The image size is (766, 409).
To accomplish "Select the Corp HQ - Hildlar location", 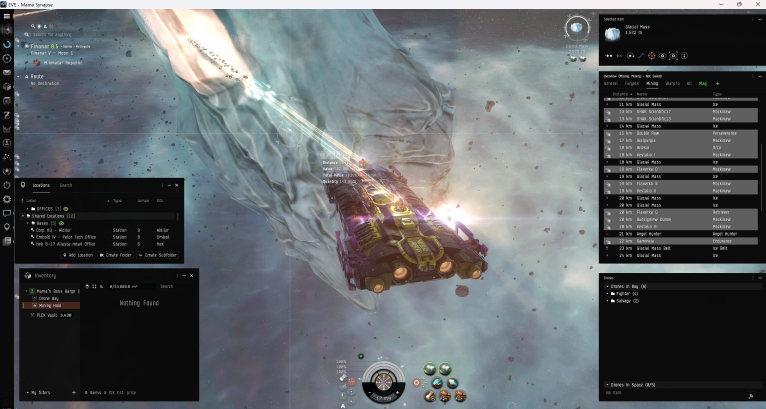I will point(56,229).
